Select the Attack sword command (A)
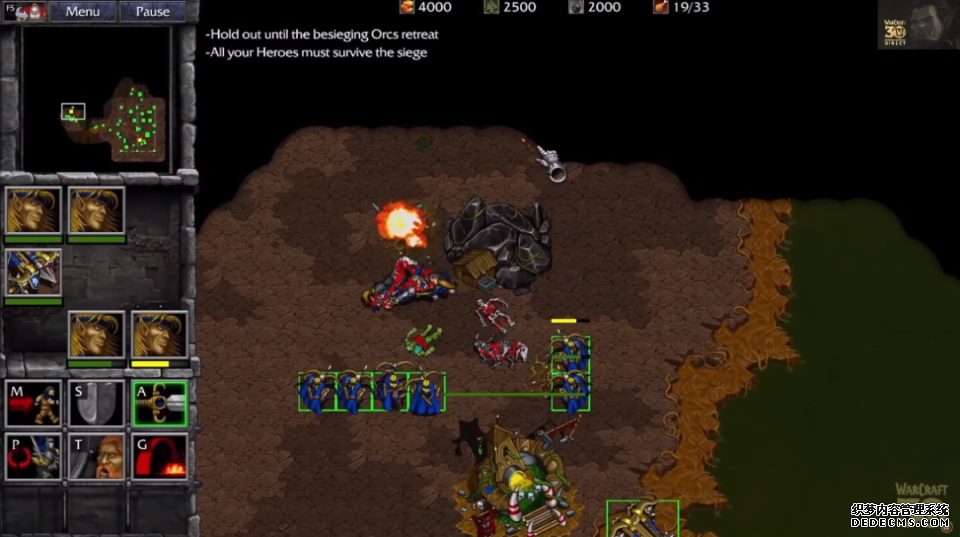960x537 pixels. pos(159,403)
